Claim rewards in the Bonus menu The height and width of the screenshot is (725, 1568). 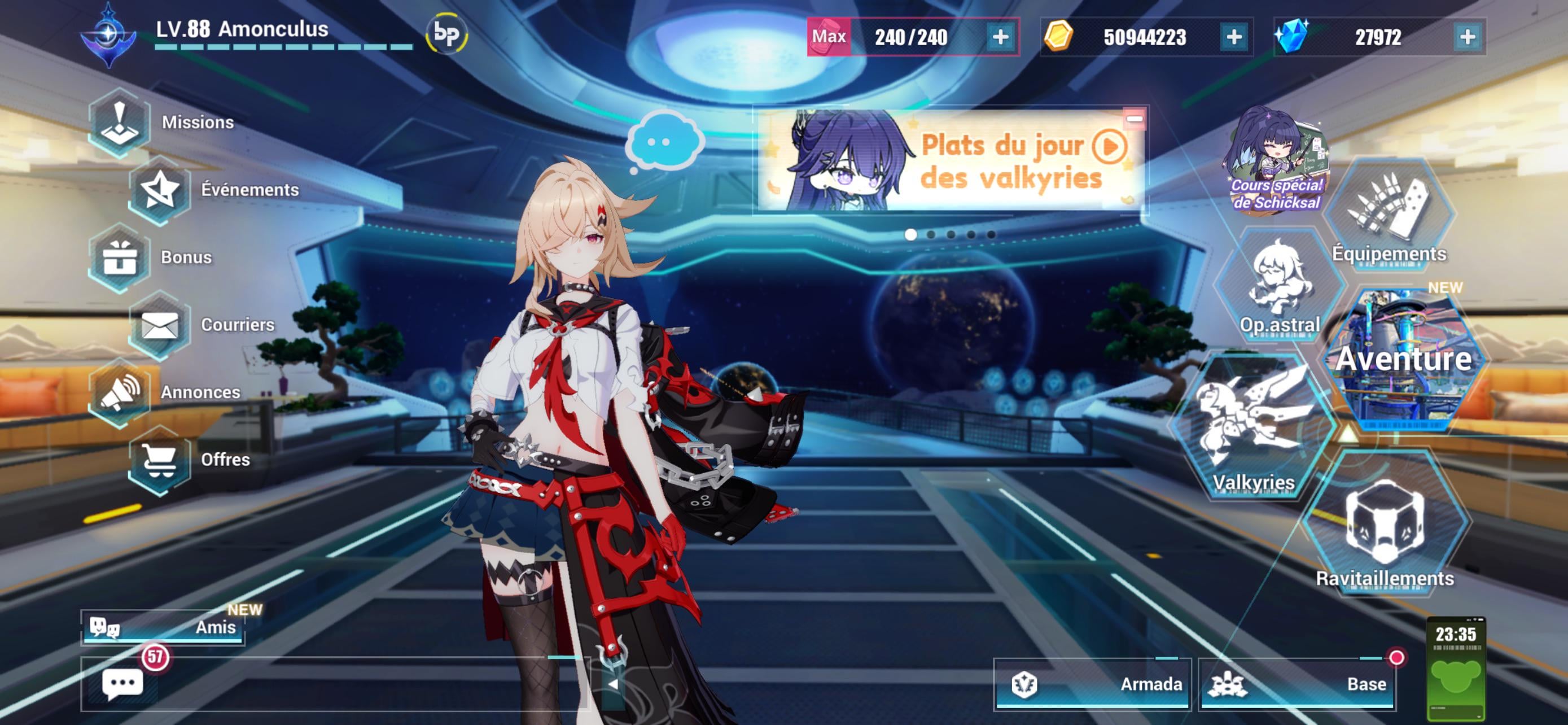pos(120,257)
